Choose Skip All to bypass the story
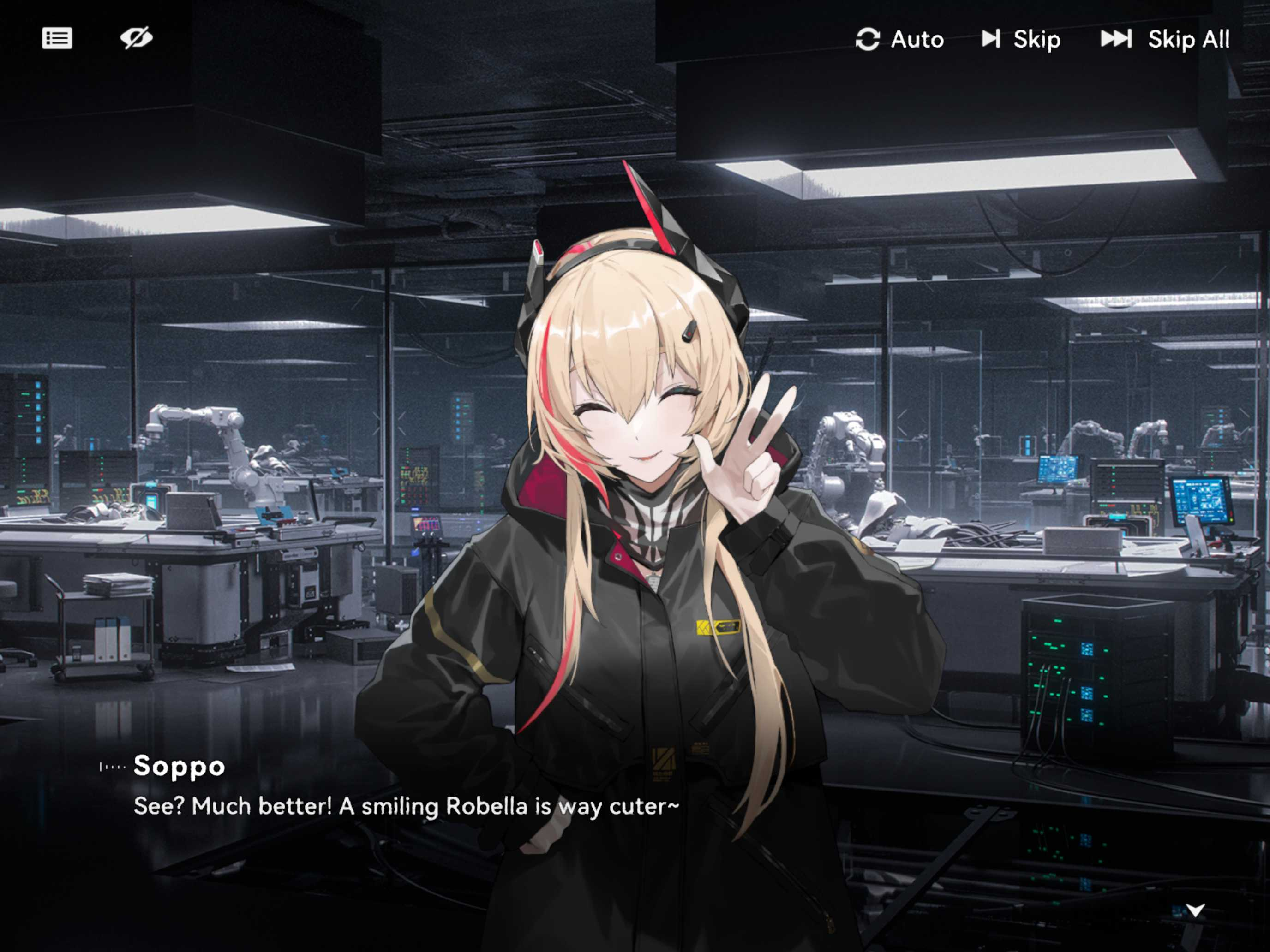1270x952 pixels. click(1165, 40)
